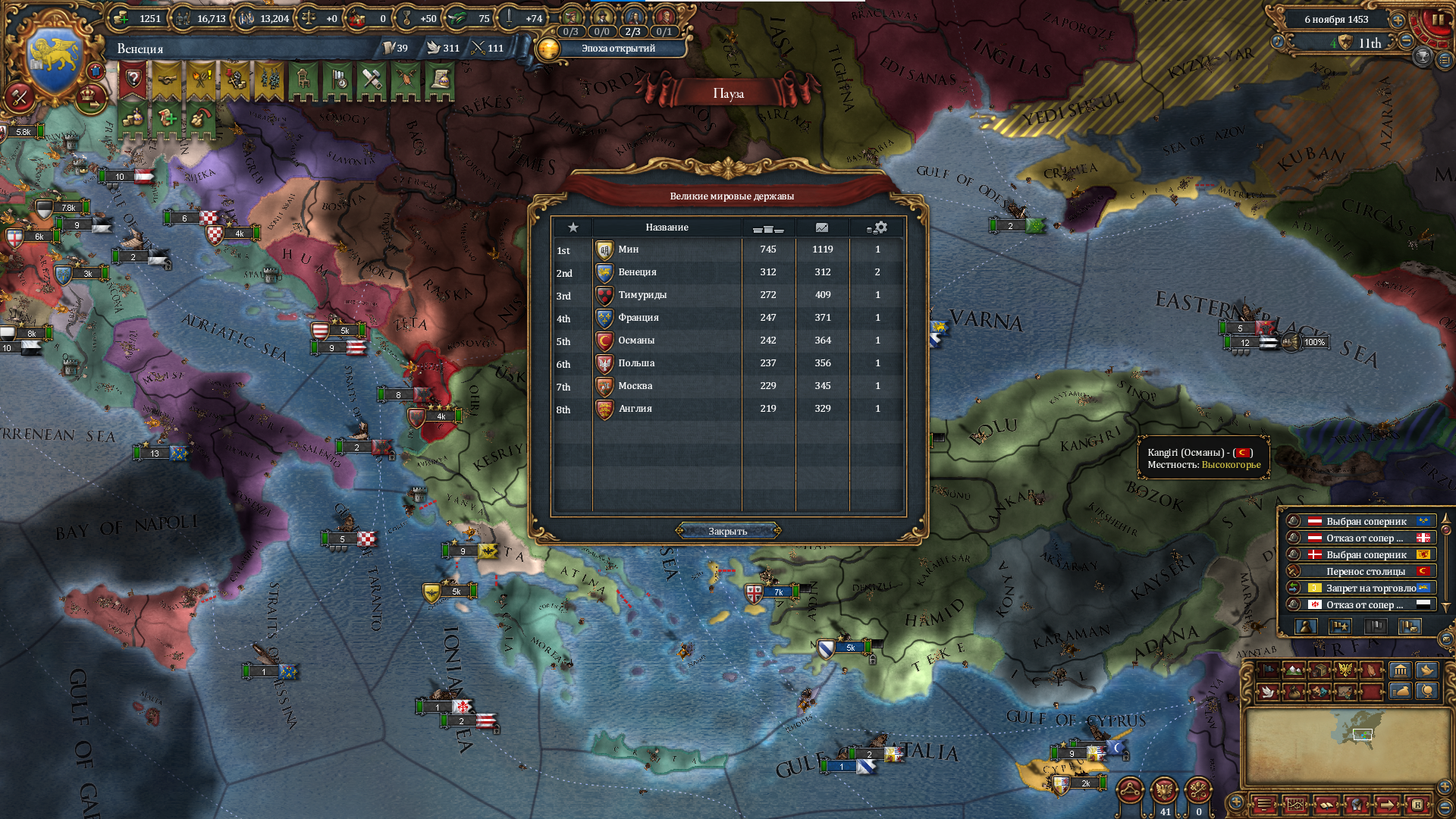
Task: Open the Эпоха открытий age panel
Action: (610, 49)
